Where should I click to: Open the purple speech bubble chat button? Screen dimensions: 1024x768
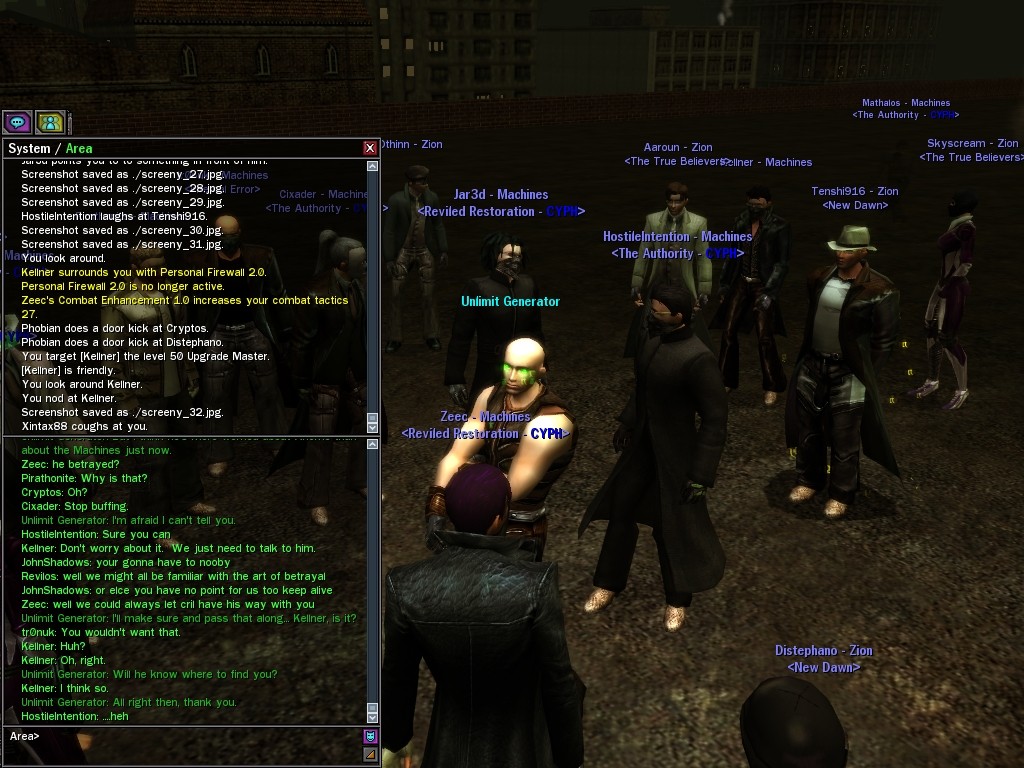(17, 122)
